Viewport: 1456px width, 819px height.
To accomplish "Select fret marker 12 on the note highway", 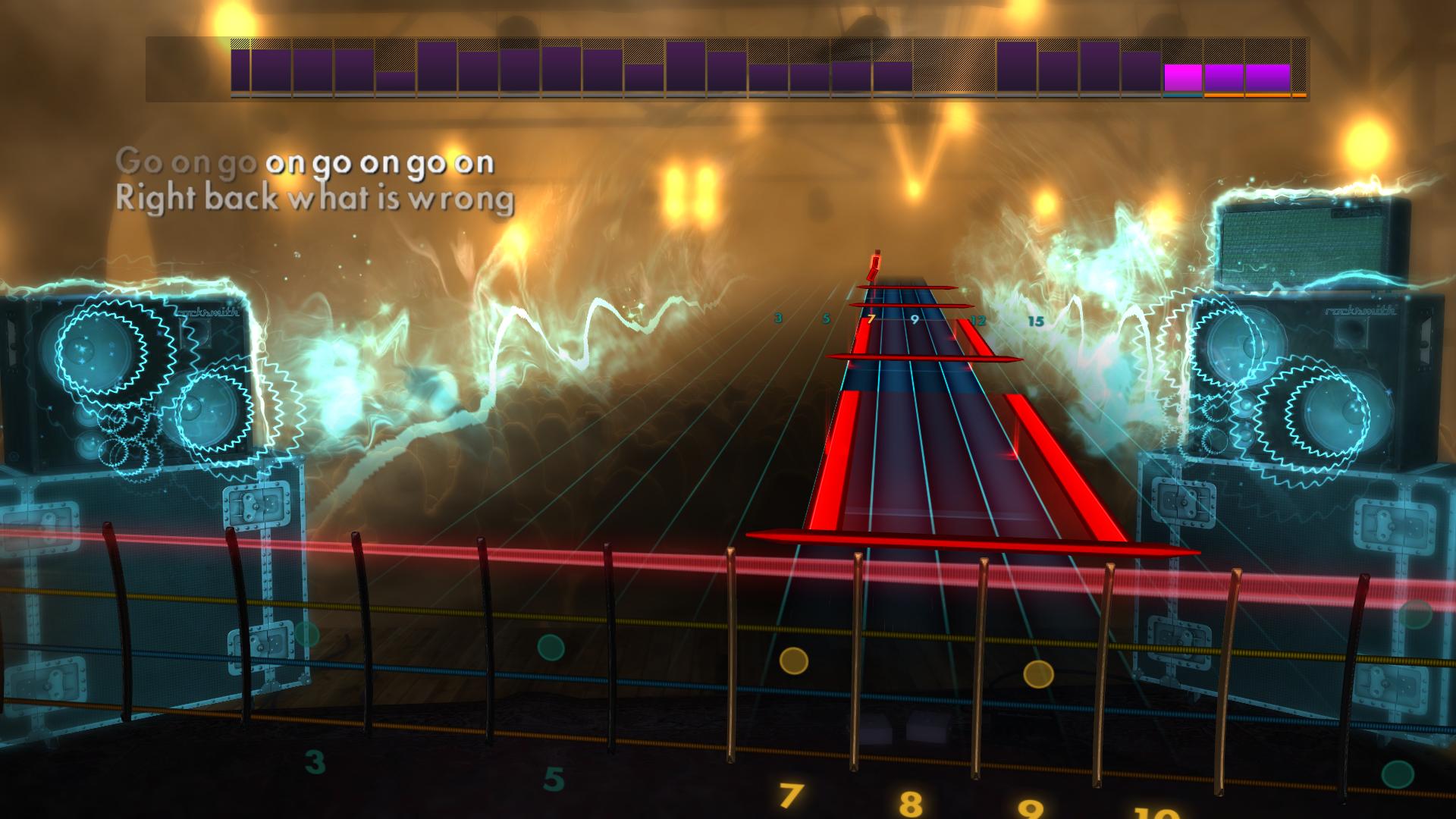I will 978,320.
